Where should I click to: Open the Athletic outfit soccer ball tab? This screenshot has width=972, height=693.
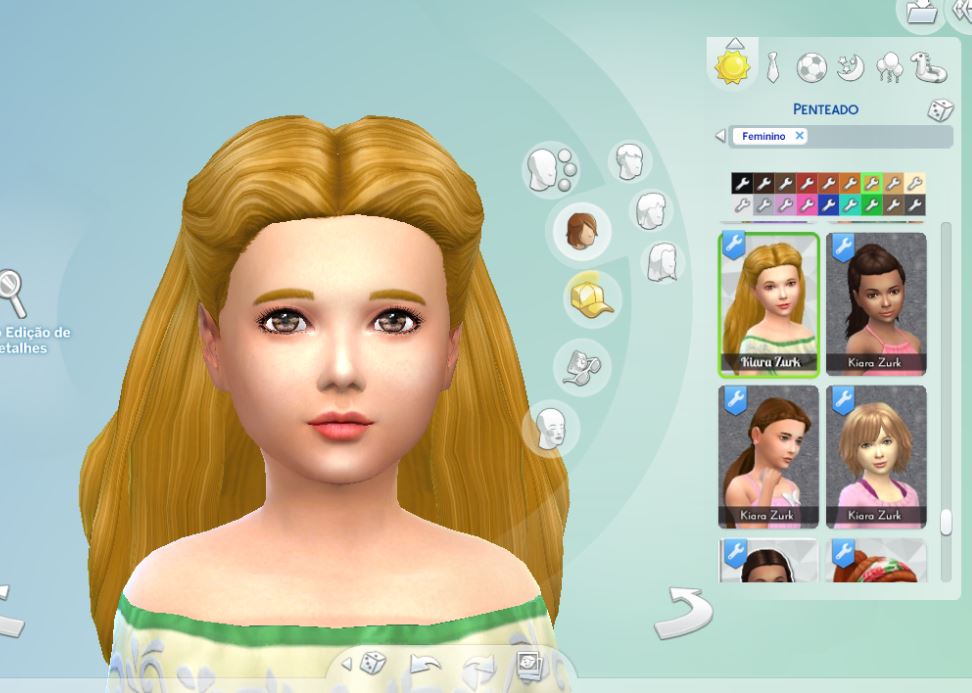pyautogui.click(x=811, y=68)
